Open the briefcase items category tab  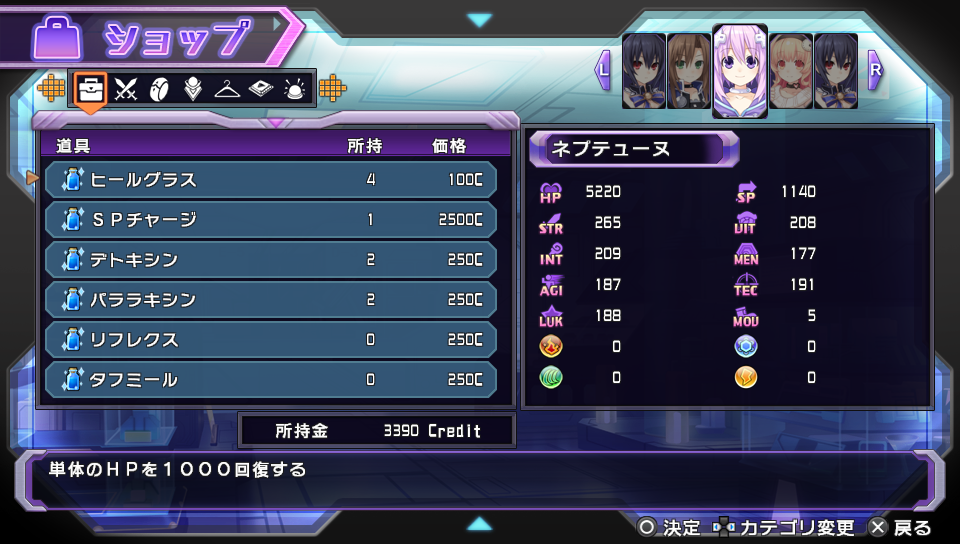(91, 89)
